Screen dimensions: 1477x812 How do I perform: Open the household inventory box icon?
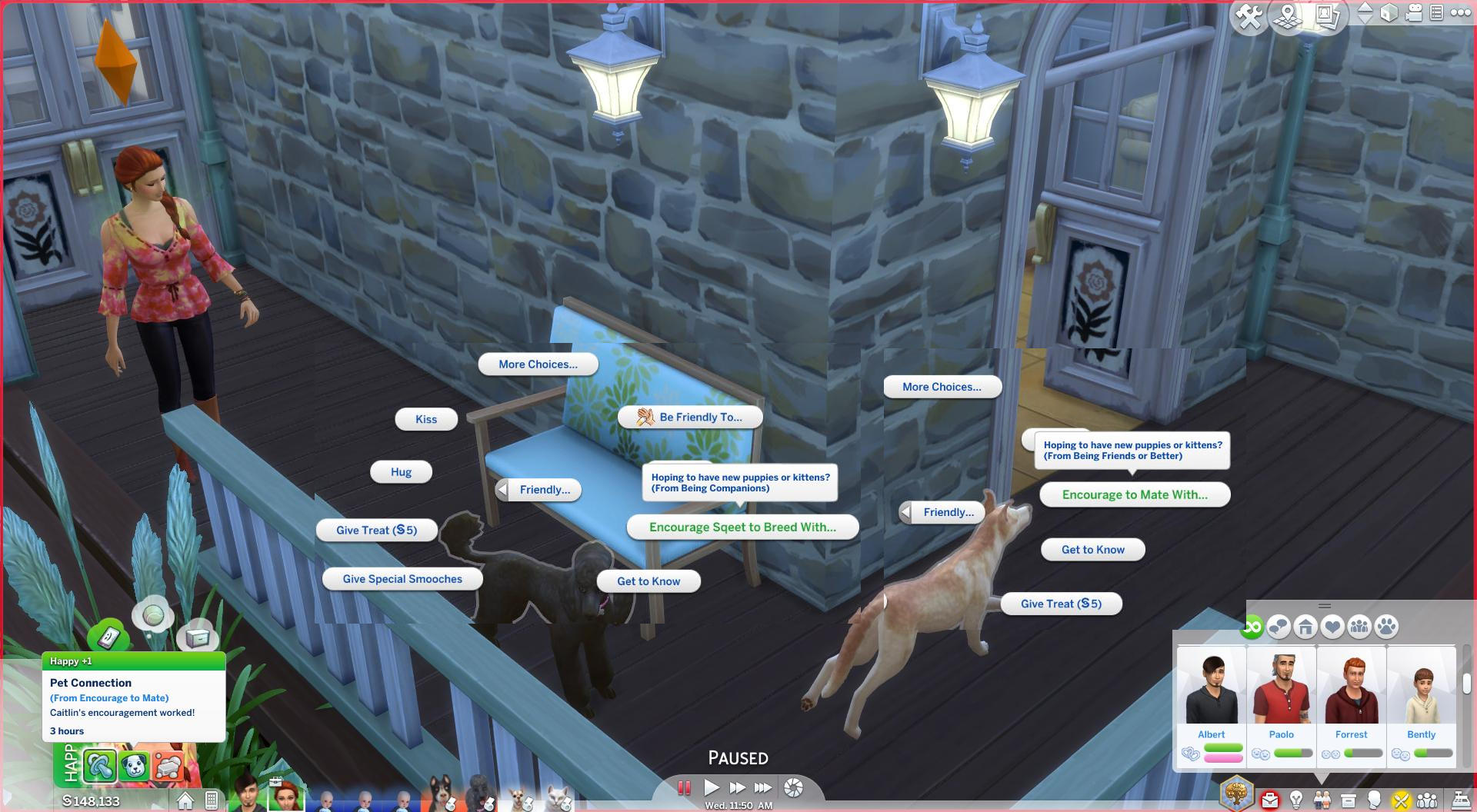pos(1348,800)
